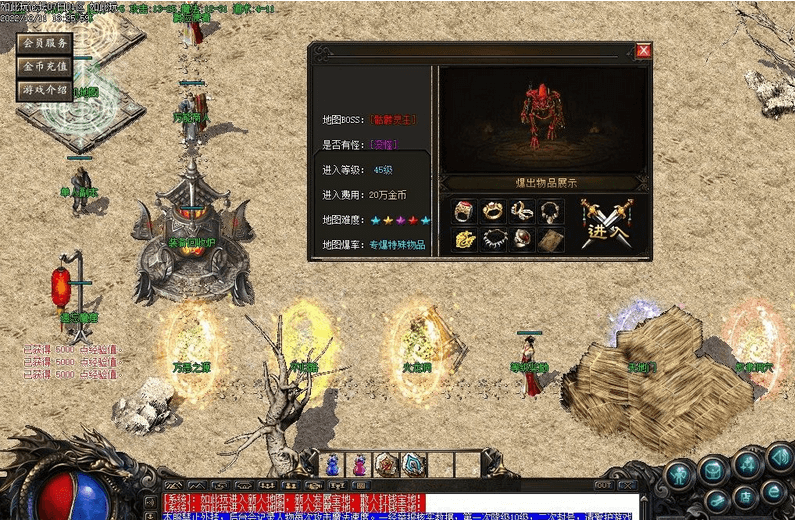Image resolution: width=795 pixels, height=520 pixels.
Task: Close the map info dialog
Action: pyautogui.click(x=643, y=50)
